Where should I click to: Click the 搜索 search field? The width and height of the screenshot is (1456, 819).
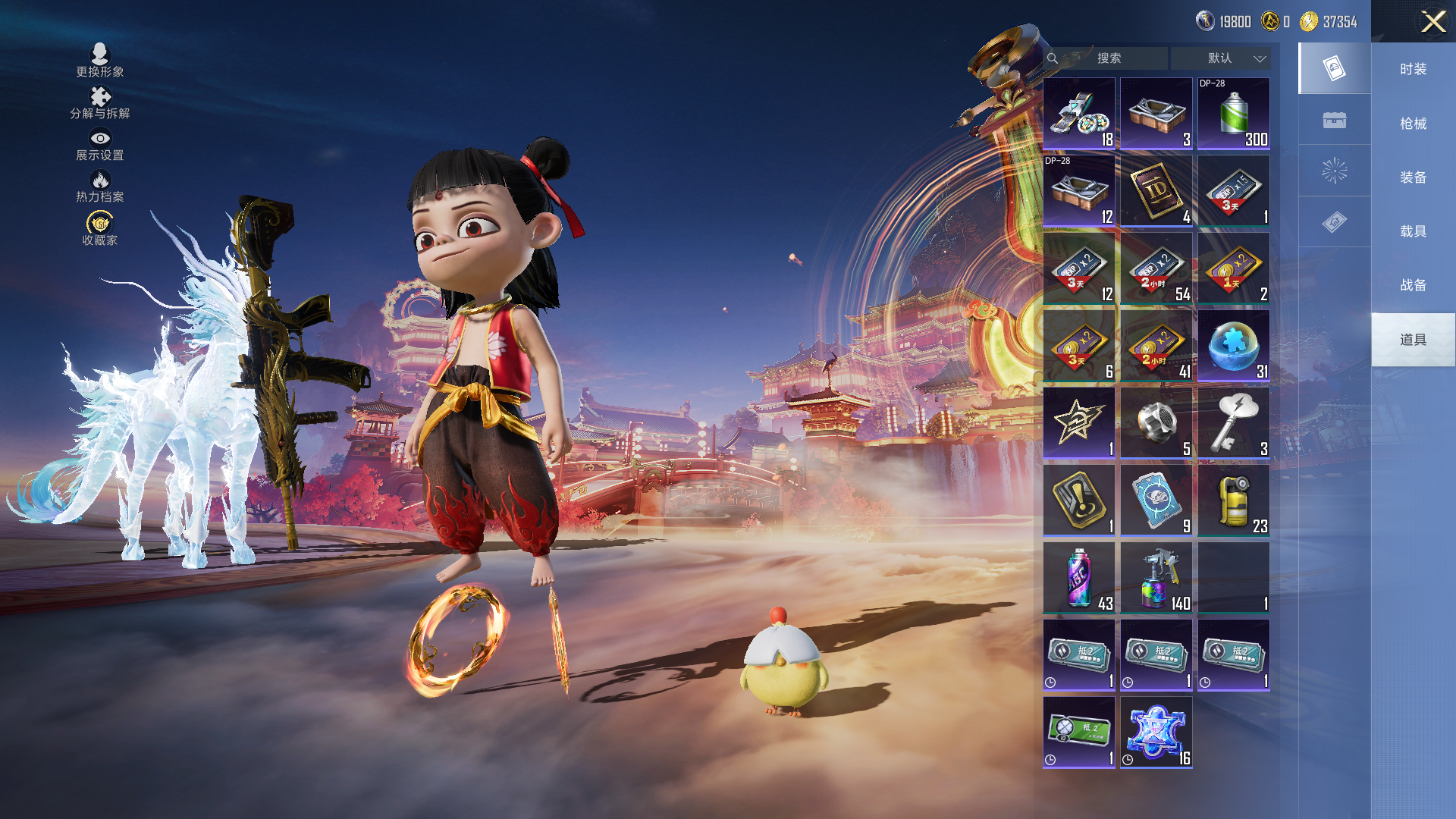click(x=1108, y=58)
